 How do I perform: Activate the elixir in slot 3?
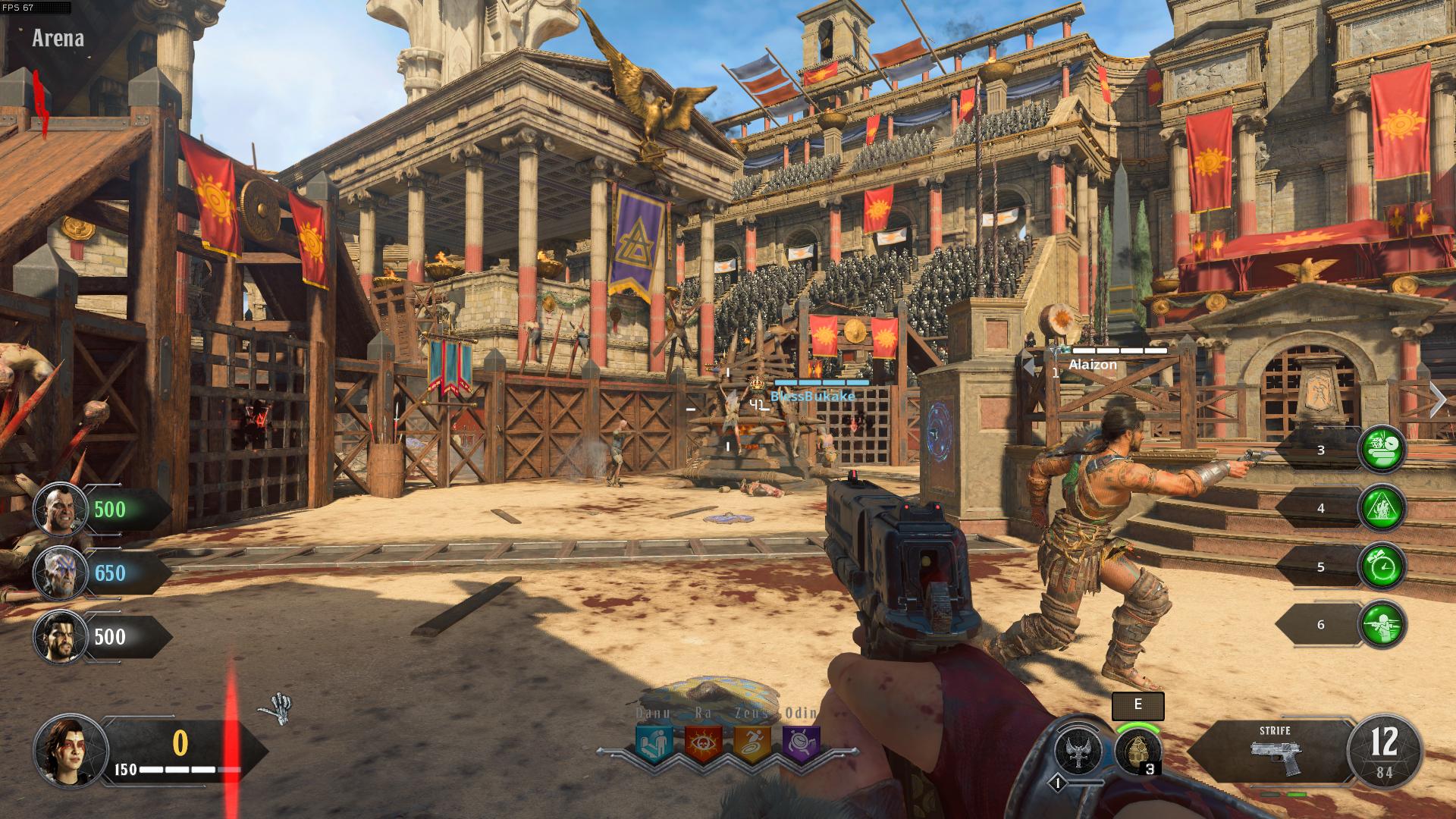1382,449
